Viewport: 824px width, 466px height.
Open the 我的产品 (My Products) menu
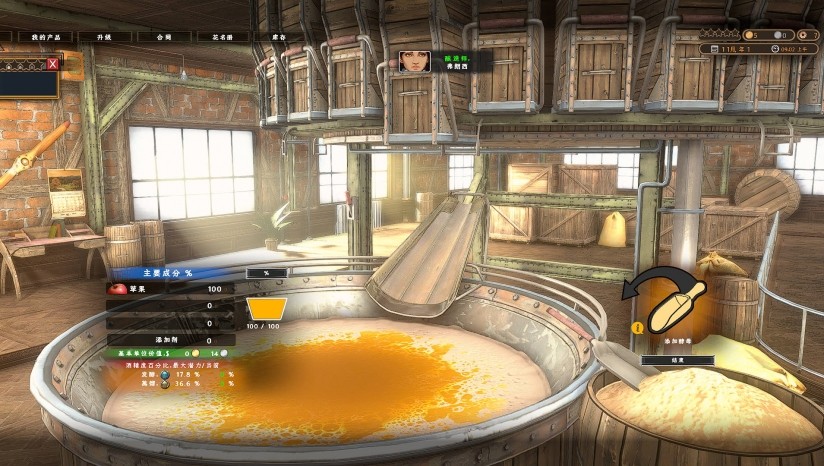tap(45, 36)
